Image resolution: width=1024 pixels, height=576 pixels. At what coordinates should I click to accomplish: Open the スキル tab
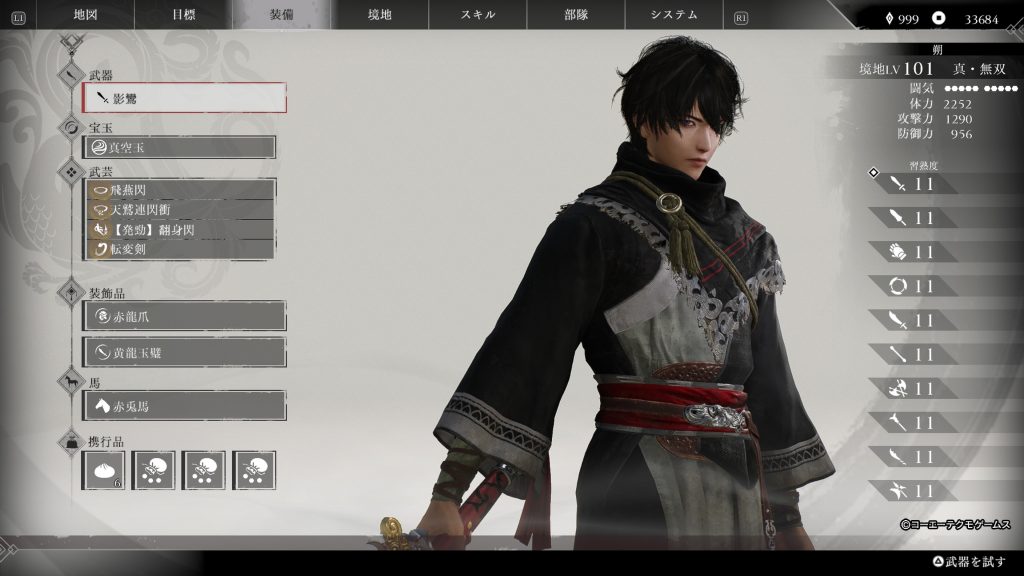pyautogui.click(x=478, y=15)
